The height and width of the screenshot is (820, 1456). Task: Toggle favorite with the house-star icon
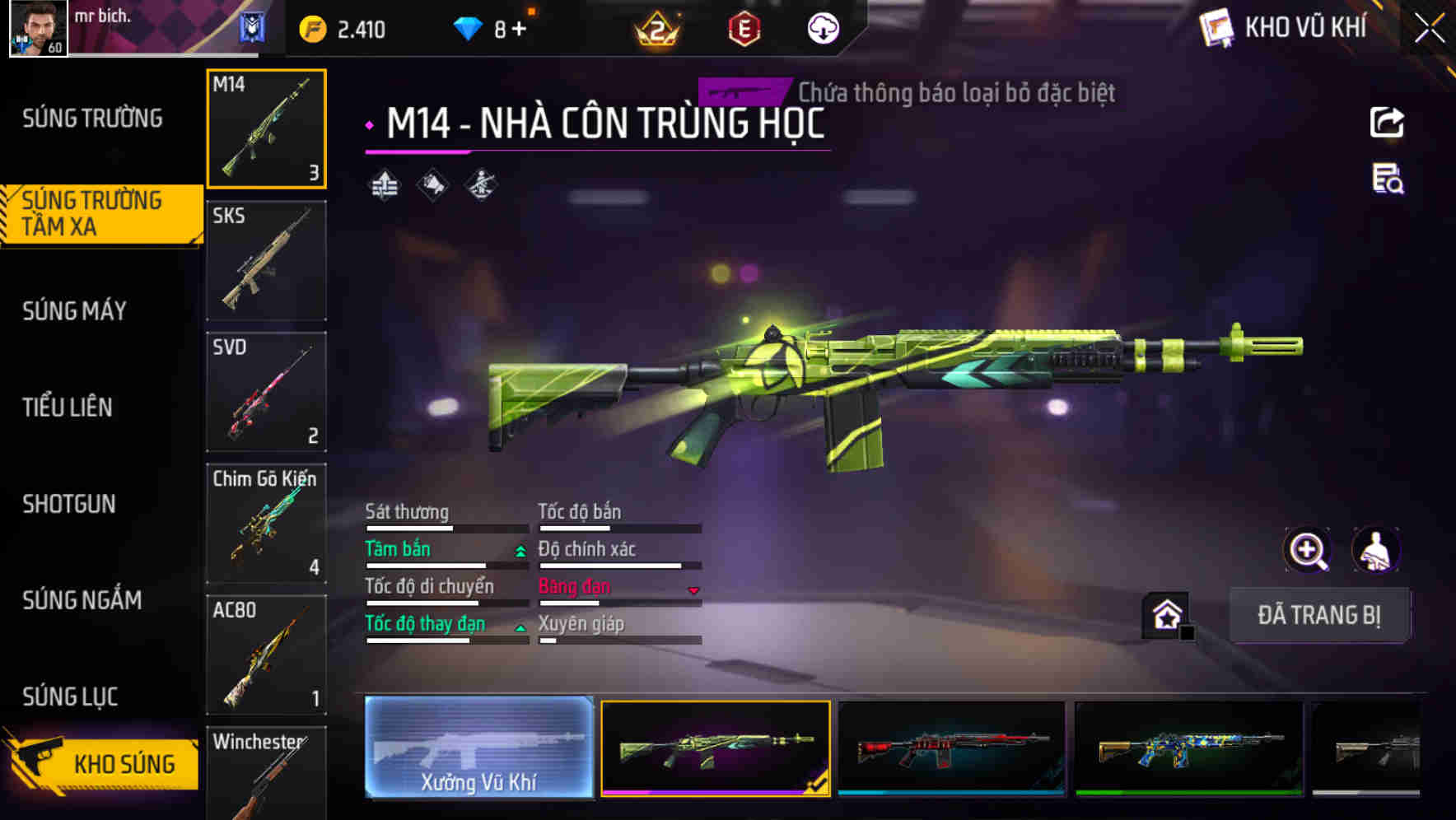click(1166, 613)
